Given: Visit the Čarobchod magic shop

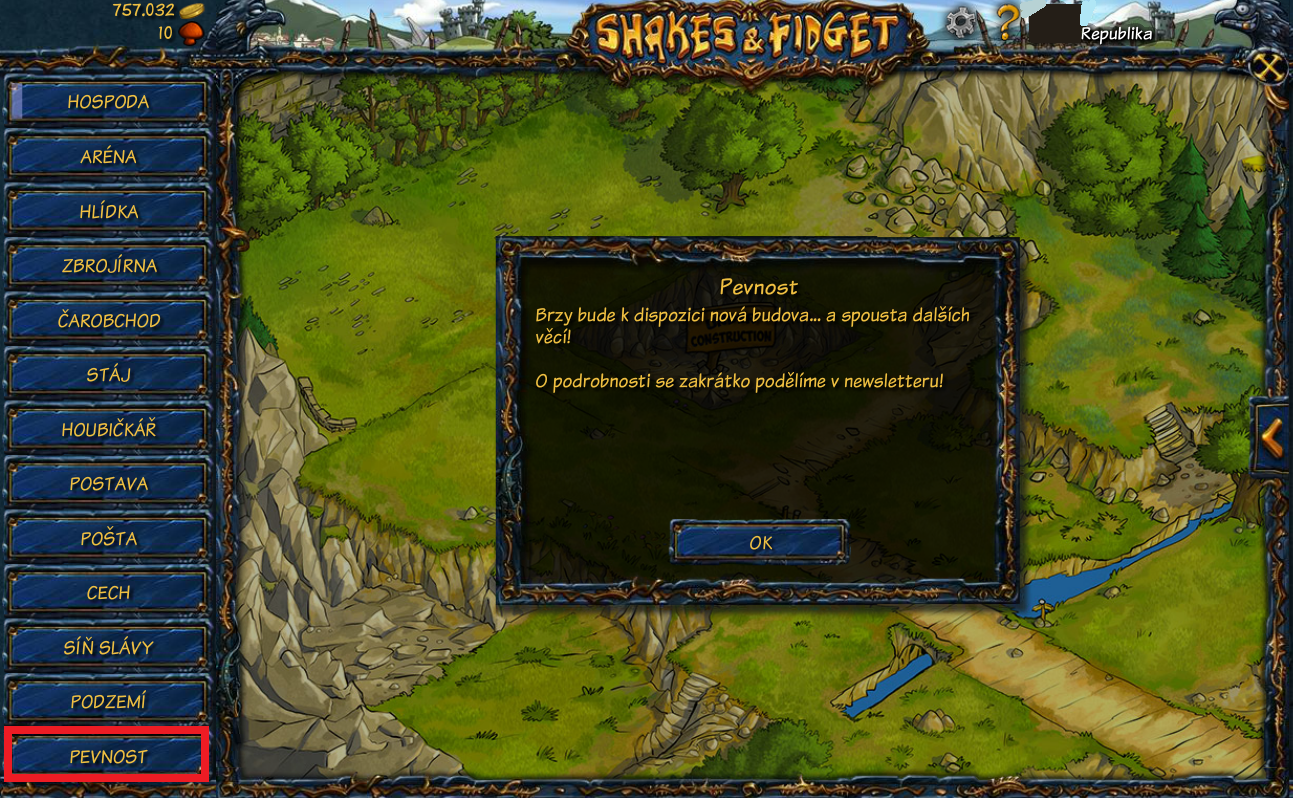Looking at the screenshot, I should tap(108, 321).
